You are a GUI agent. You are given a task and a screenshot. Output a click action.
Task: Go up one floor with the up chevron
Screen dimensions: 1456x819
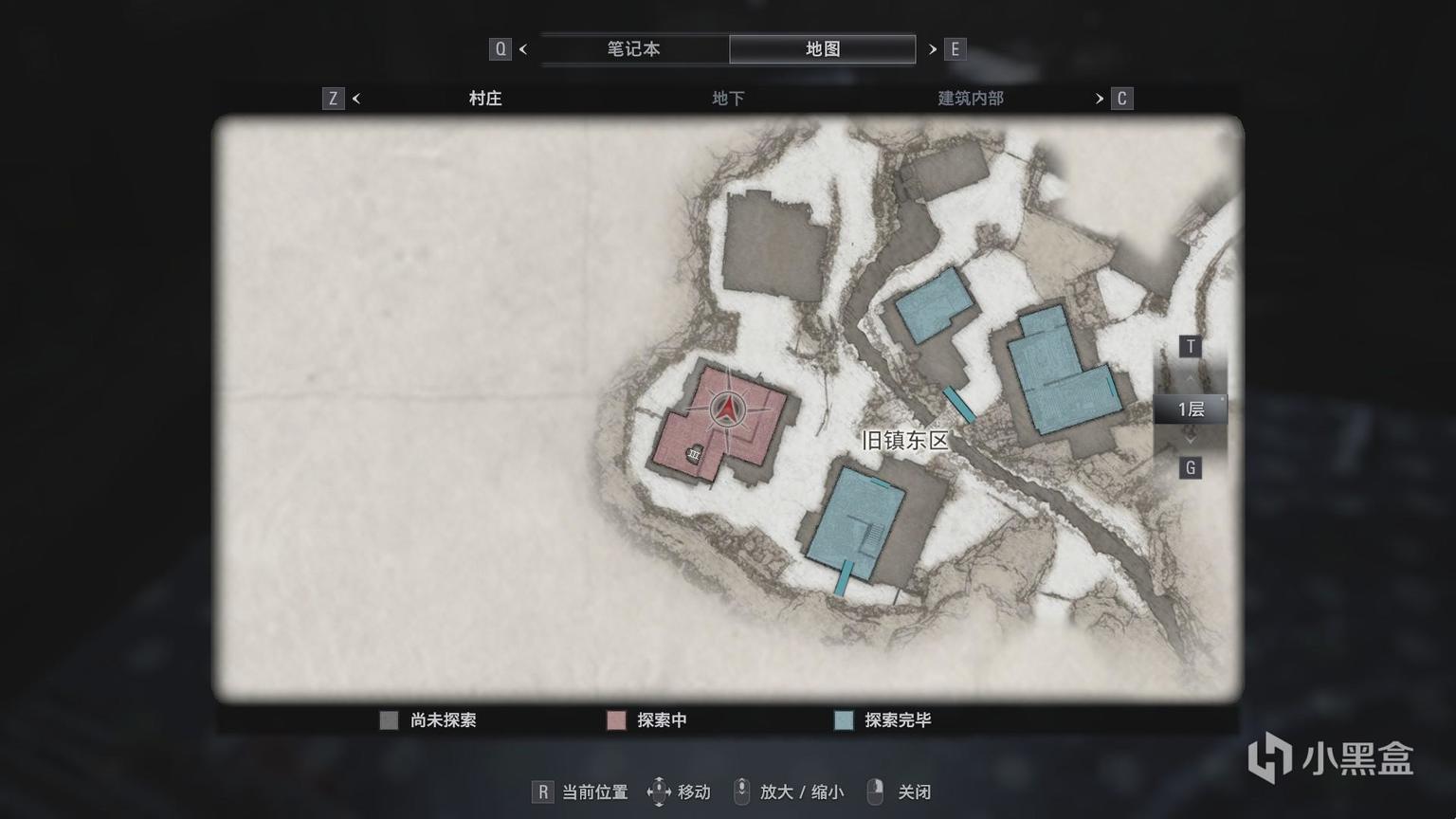point(1190,378)
